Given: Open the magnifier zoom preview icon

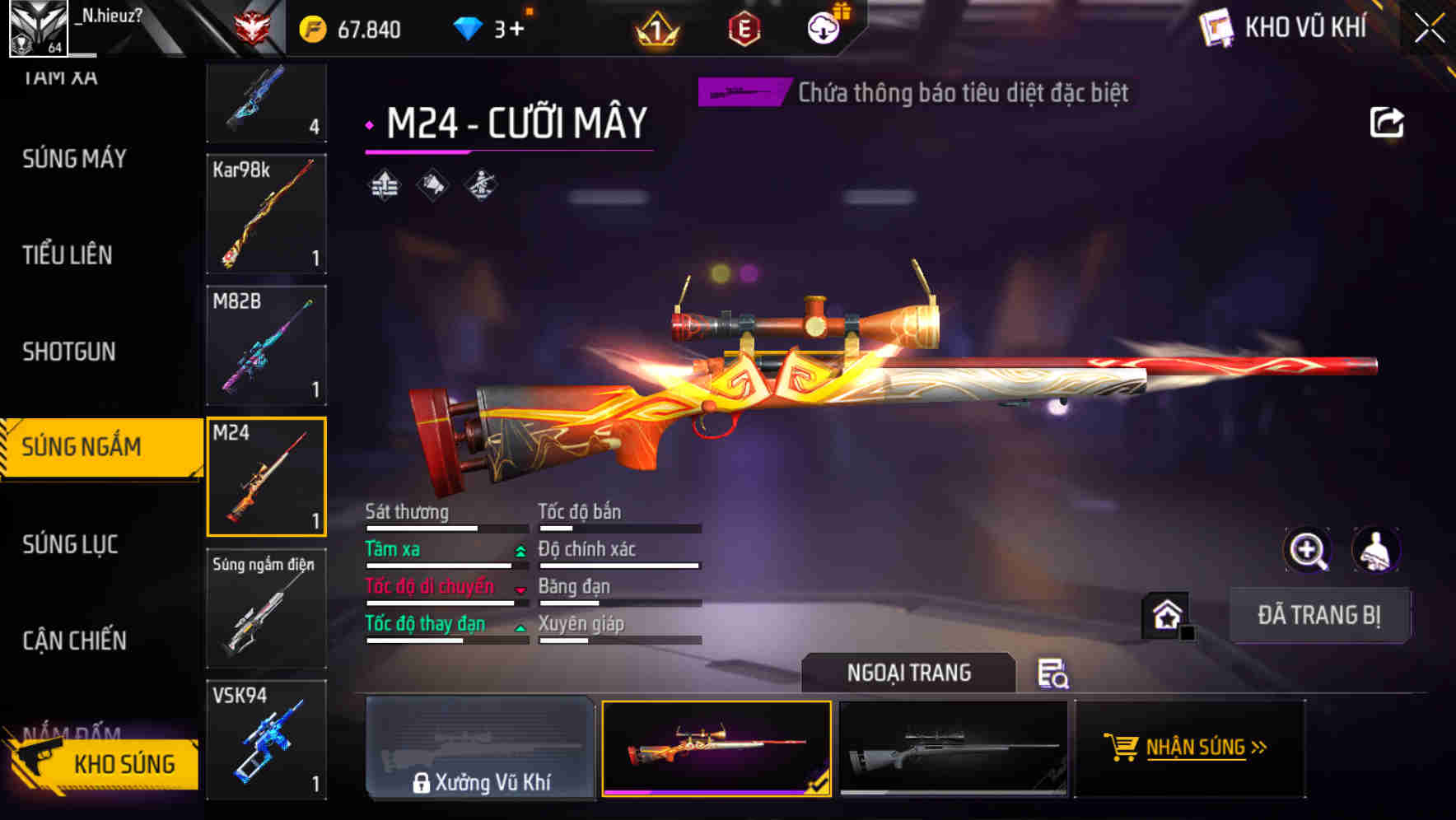Looking at the screenshot, I should click(1306, 550).
